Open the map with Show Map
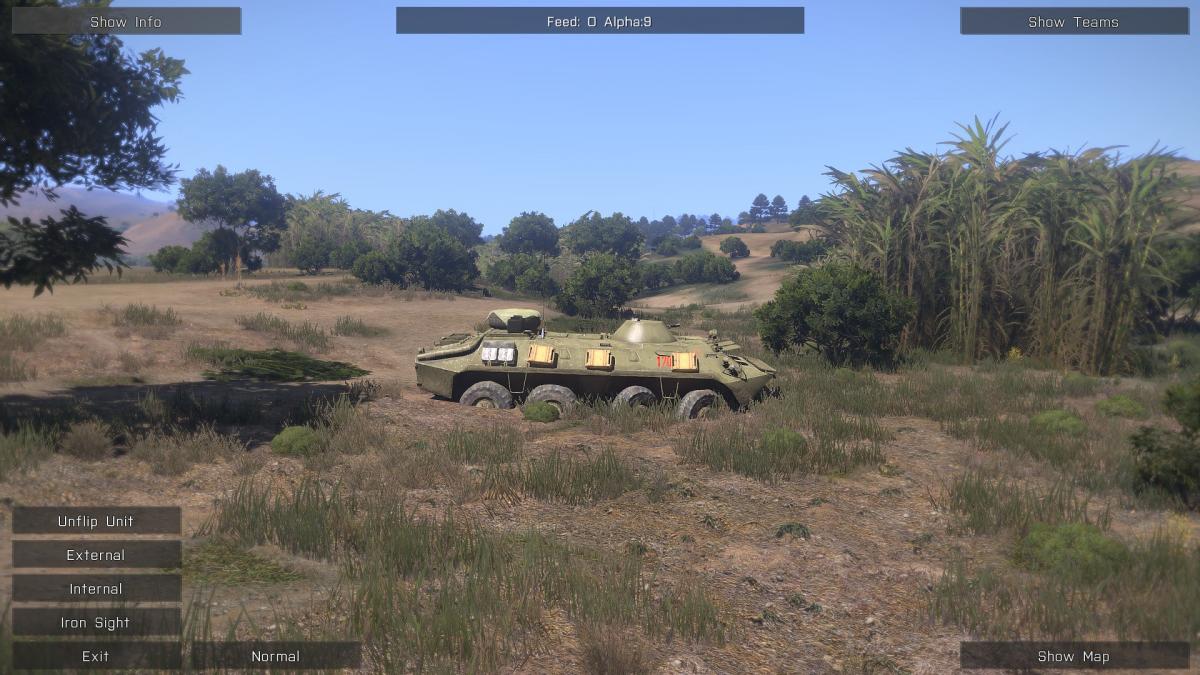Screen dimensions: 1200x675 (x=1074, y=656)
